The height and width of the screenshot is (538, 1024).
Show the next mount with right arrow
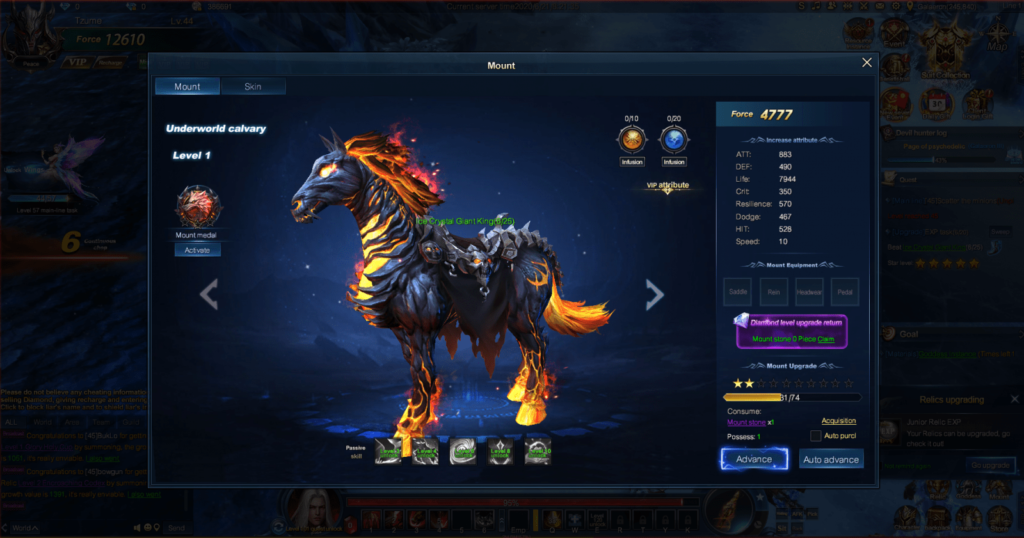pos(654,294)
